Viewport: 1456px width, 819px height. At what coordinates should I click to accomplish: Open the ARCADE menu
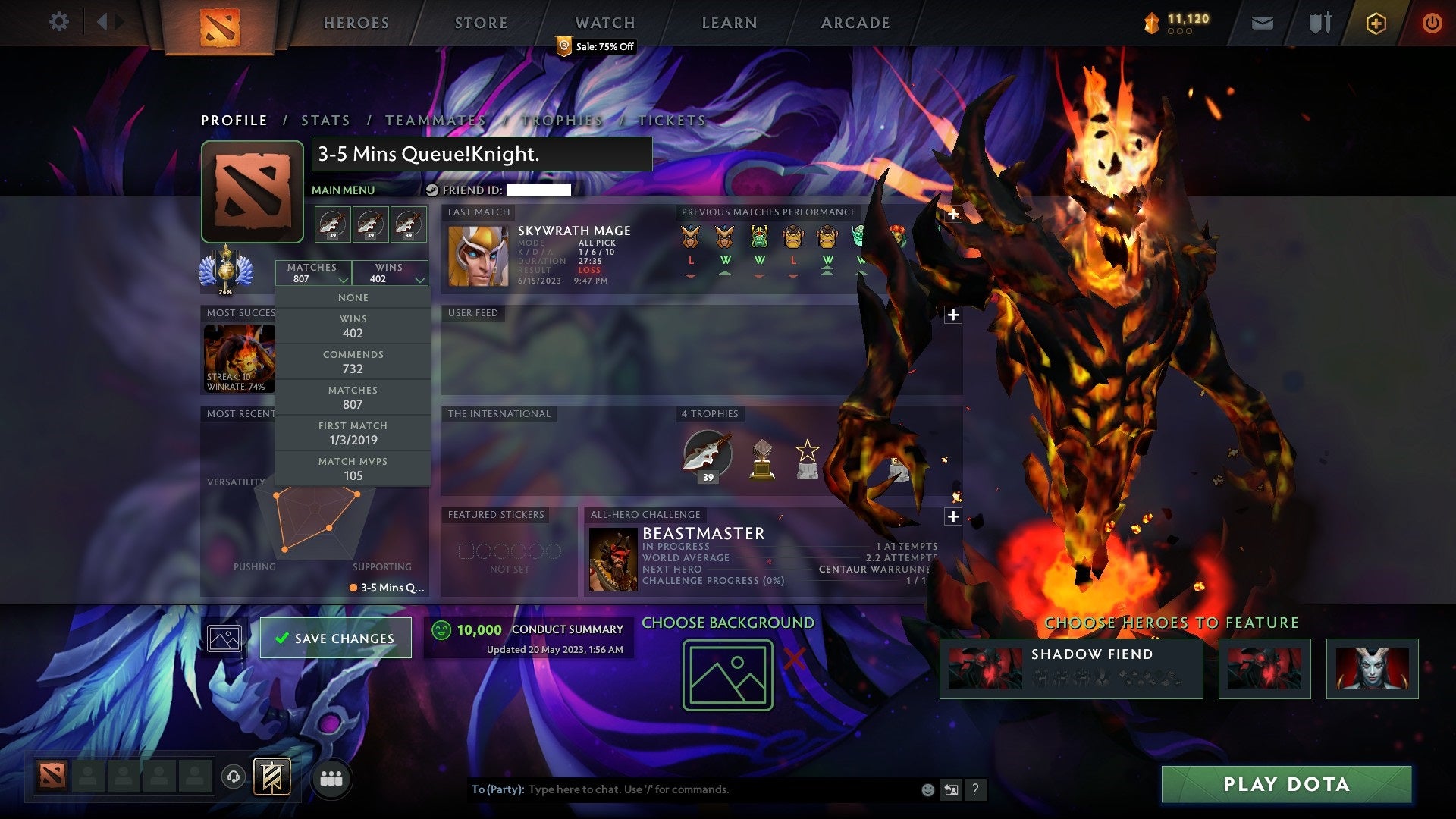pos(855,23)
